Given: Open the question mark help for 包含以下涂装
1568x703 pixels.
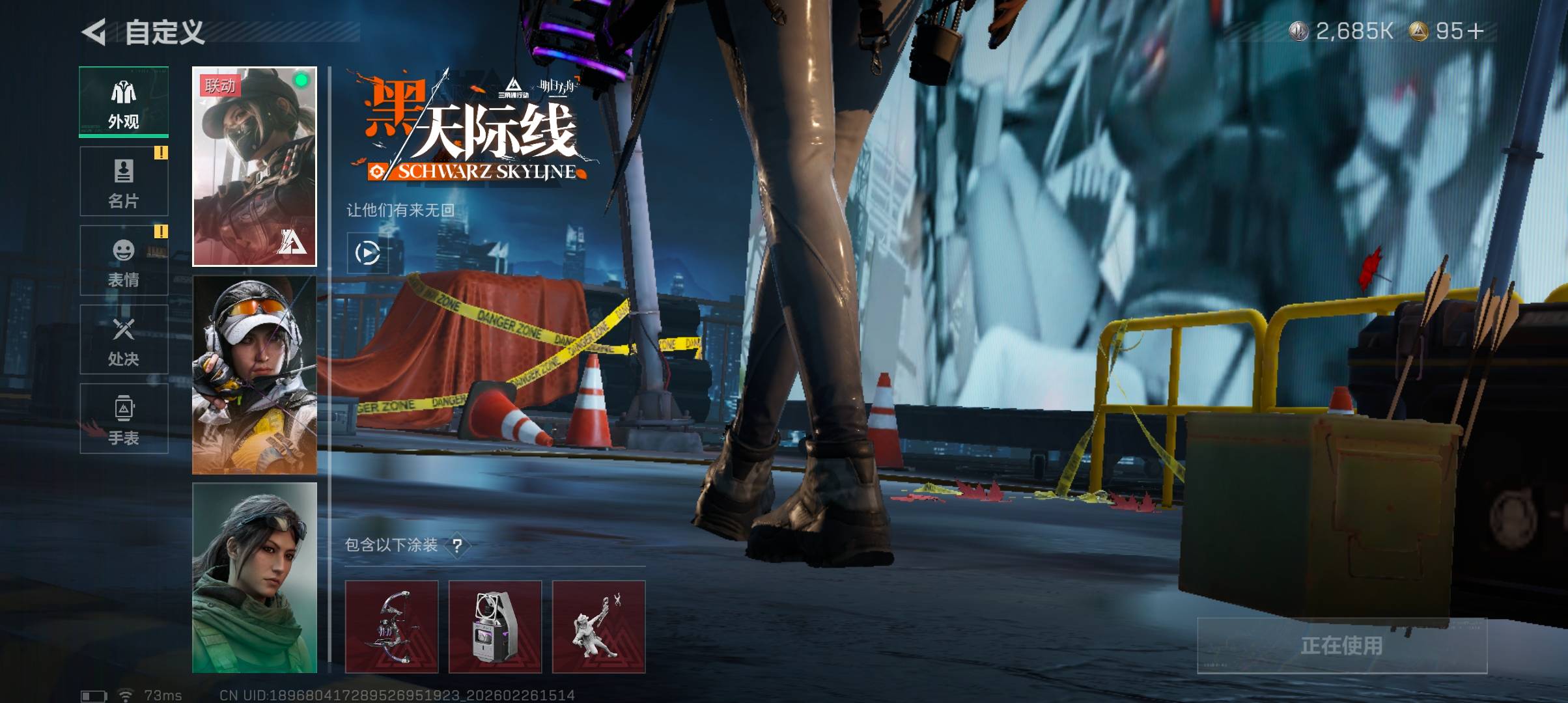Looking at the screenshot, I should 457,545.
